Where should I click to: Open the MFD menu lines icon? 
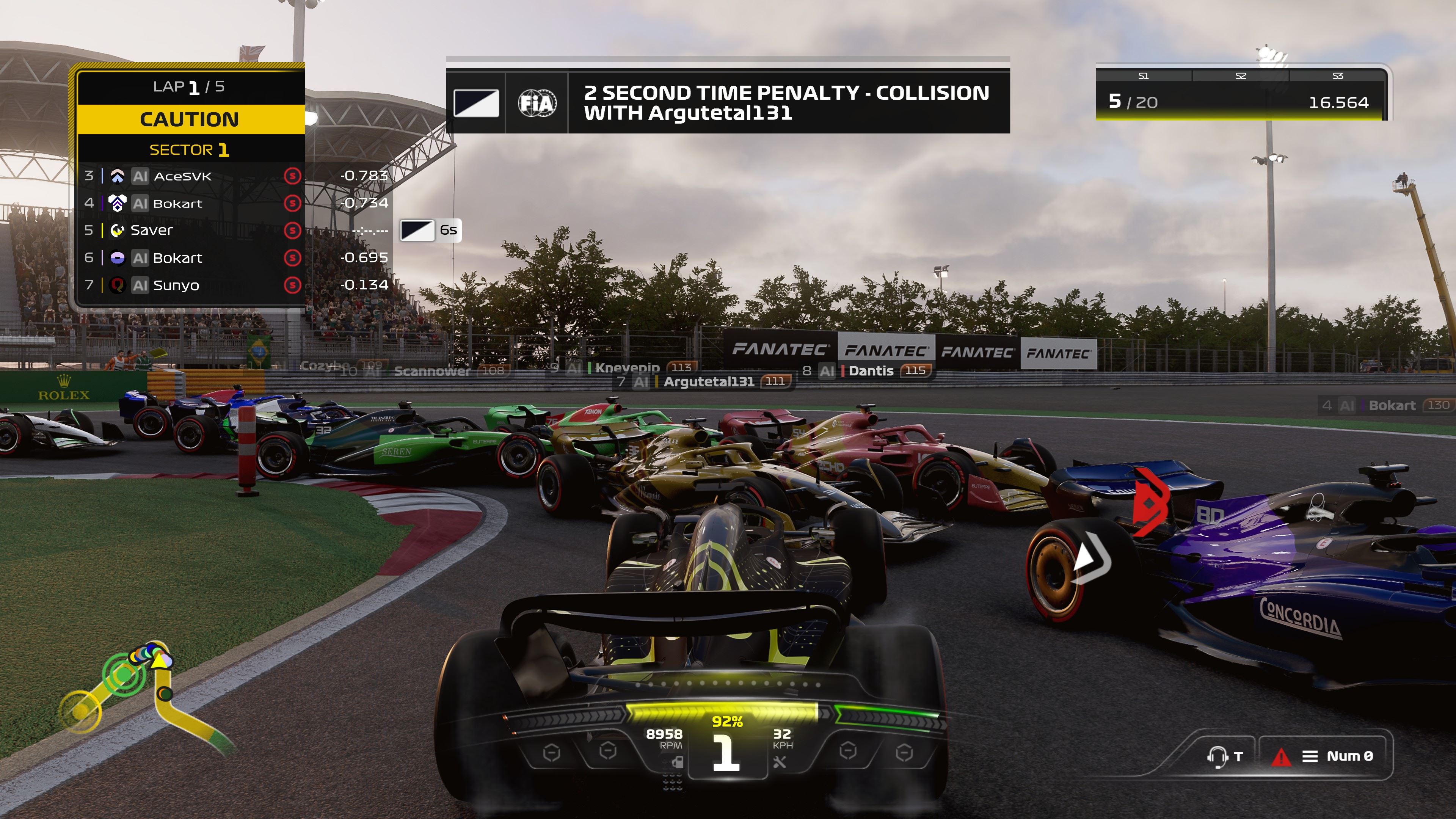point(1310,756)
